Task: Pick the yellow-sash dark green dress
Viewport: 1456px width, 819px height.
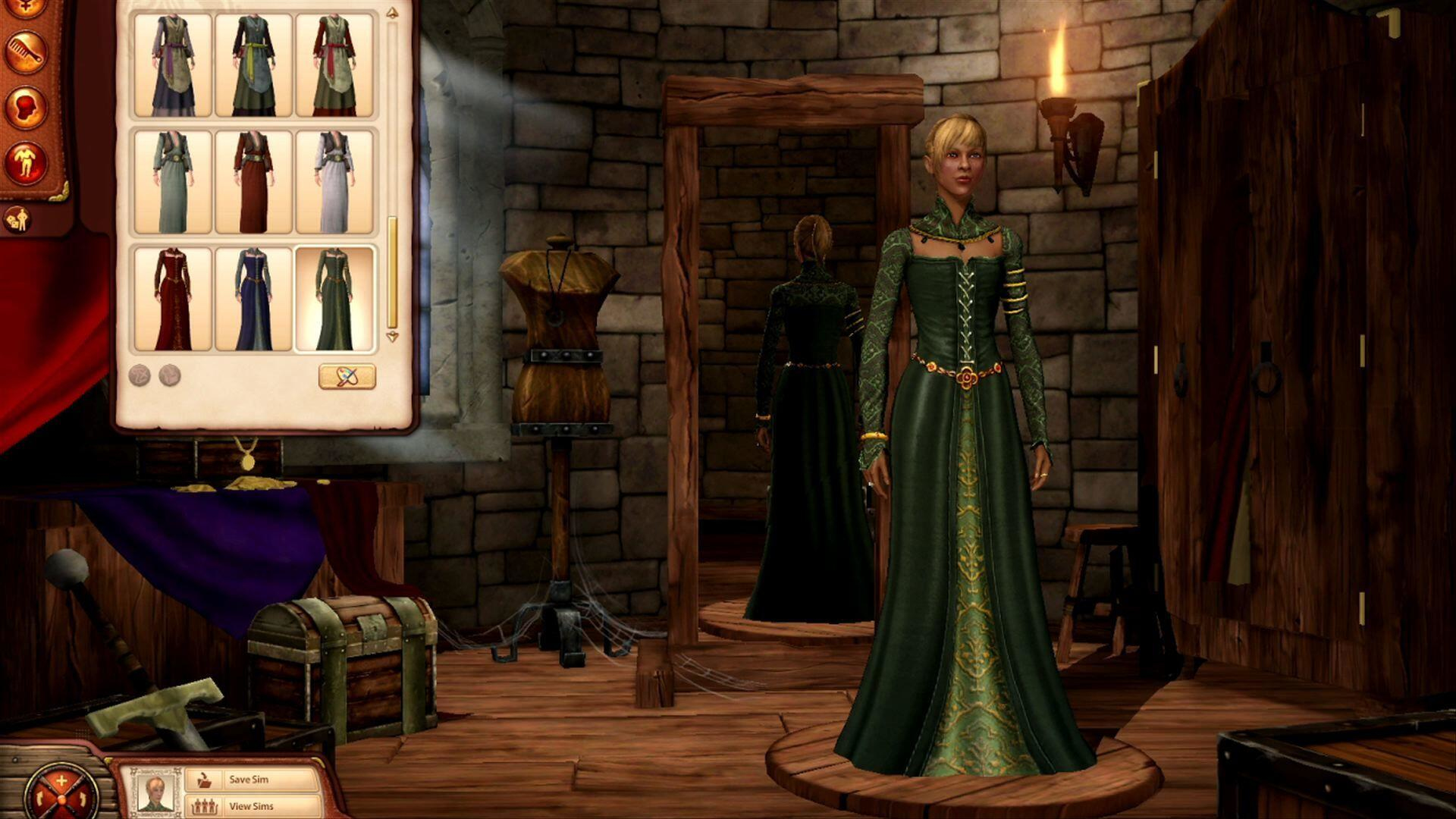Action: pos(253,65)
